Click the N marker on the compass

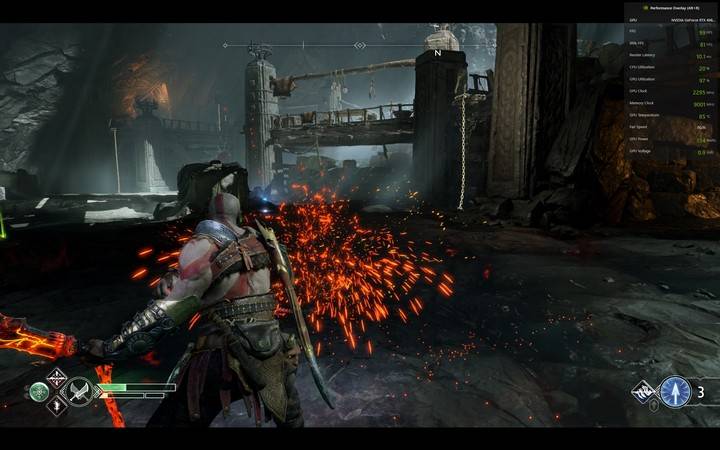click(437, 53)
